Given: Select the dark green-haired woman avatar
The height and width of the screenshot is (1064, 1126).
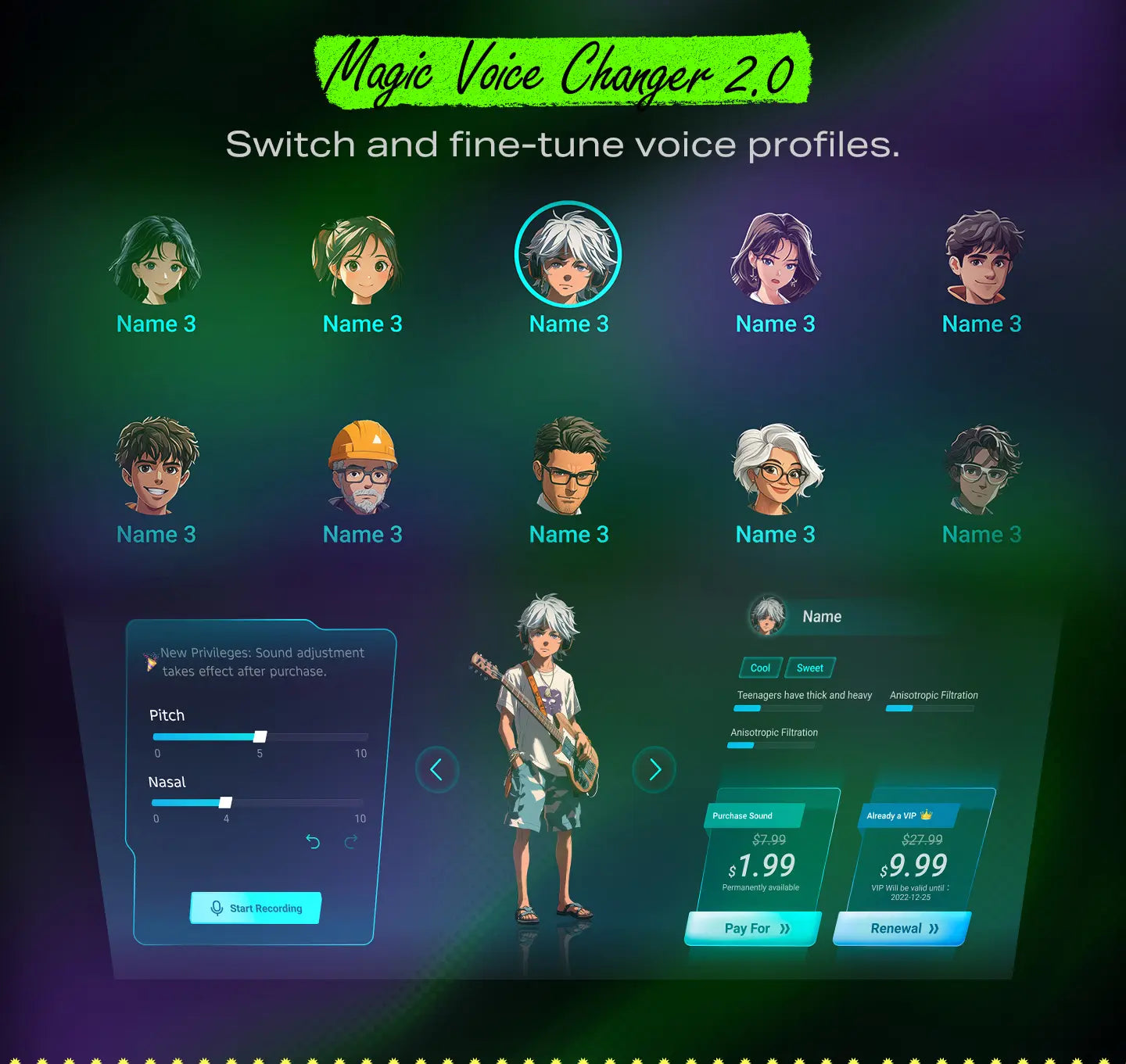Looking at the screenshot, I should coord(156,260).
